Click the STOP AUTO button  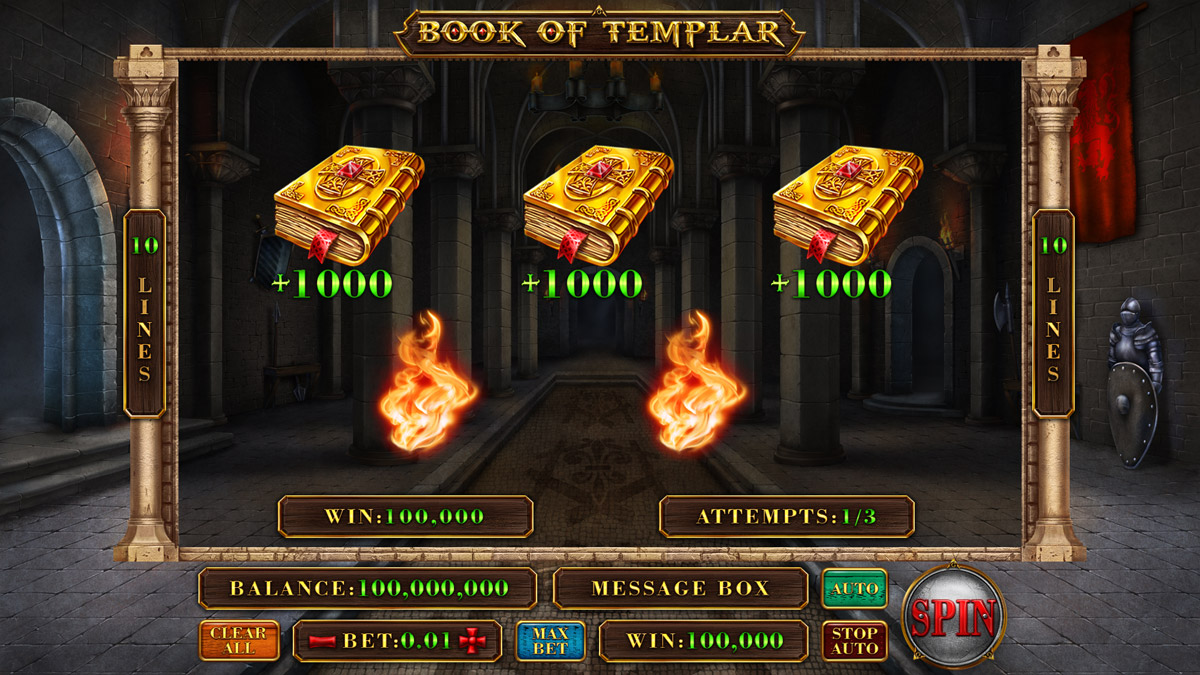pyautogui.click(x=854, y=641)
